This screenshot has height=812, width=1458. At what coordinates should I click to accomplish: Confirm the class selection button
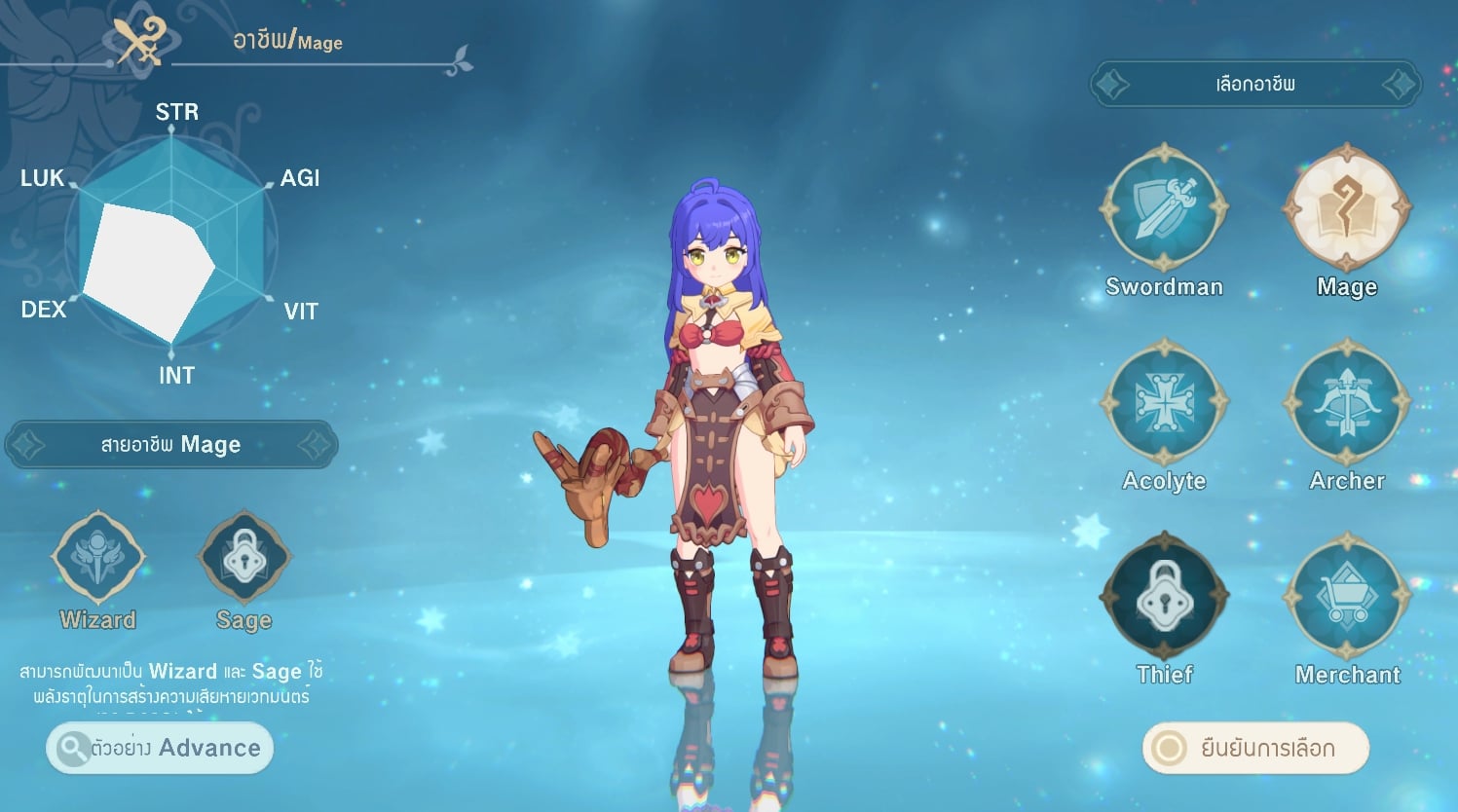[1255, 748]
